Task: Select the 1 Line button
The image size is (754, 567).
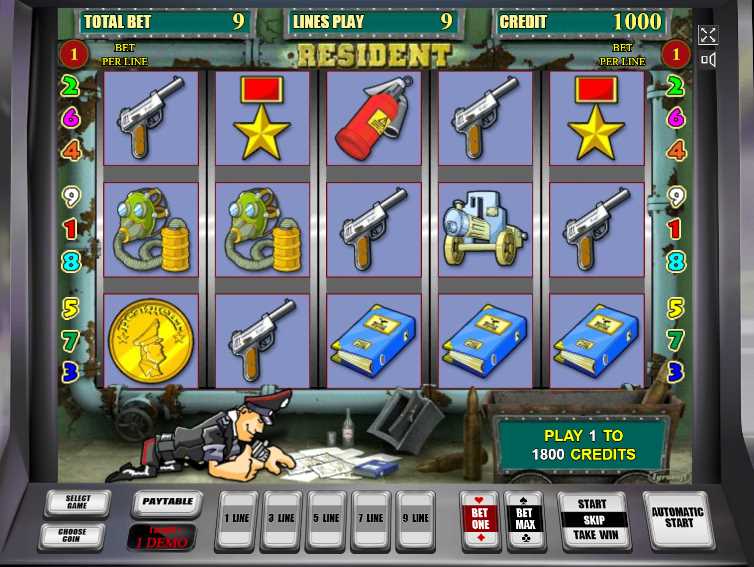Action: coord(237,518)
